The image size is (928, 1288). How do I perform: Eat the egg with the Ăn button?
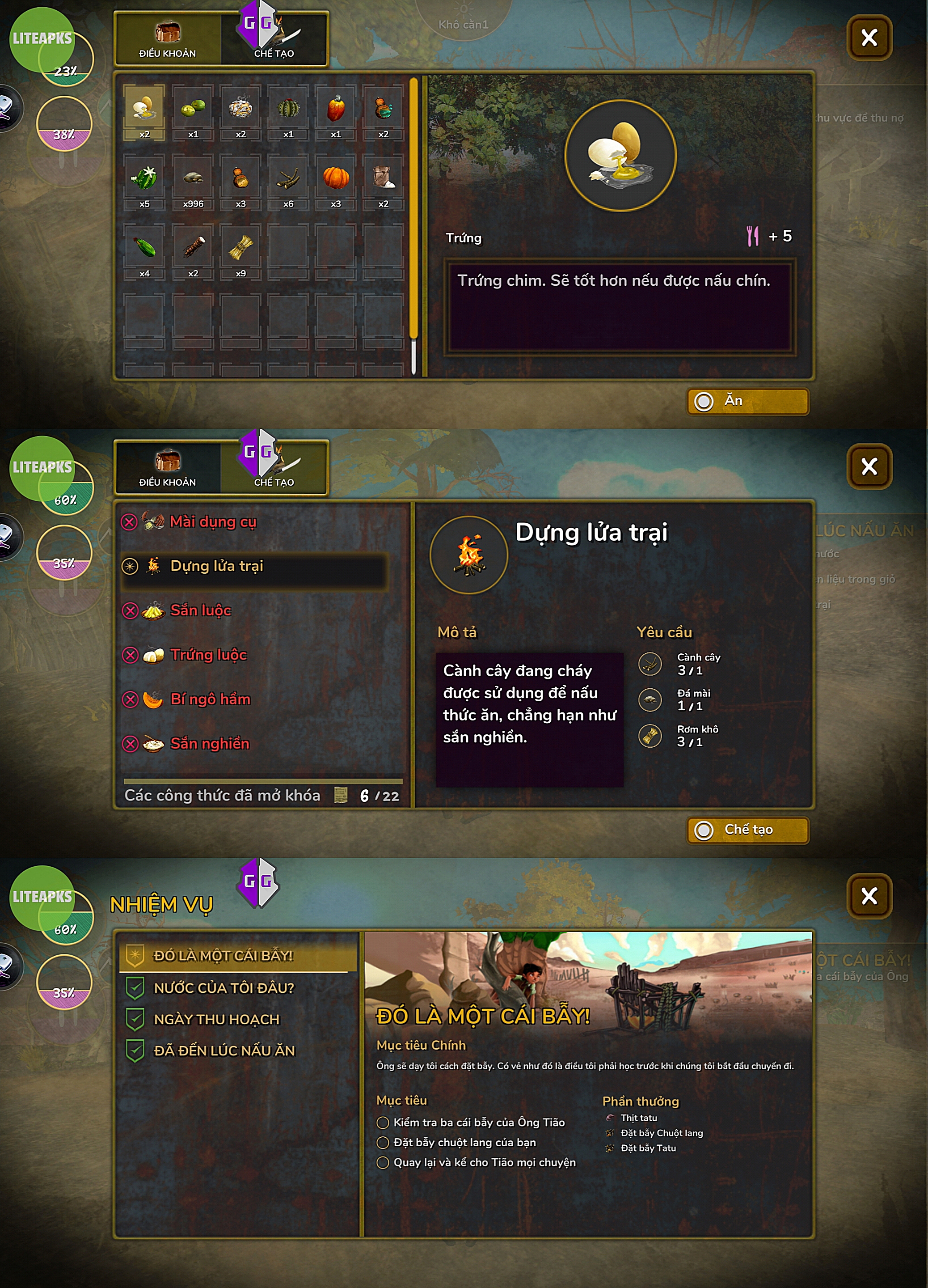click(x=747, y=402)
